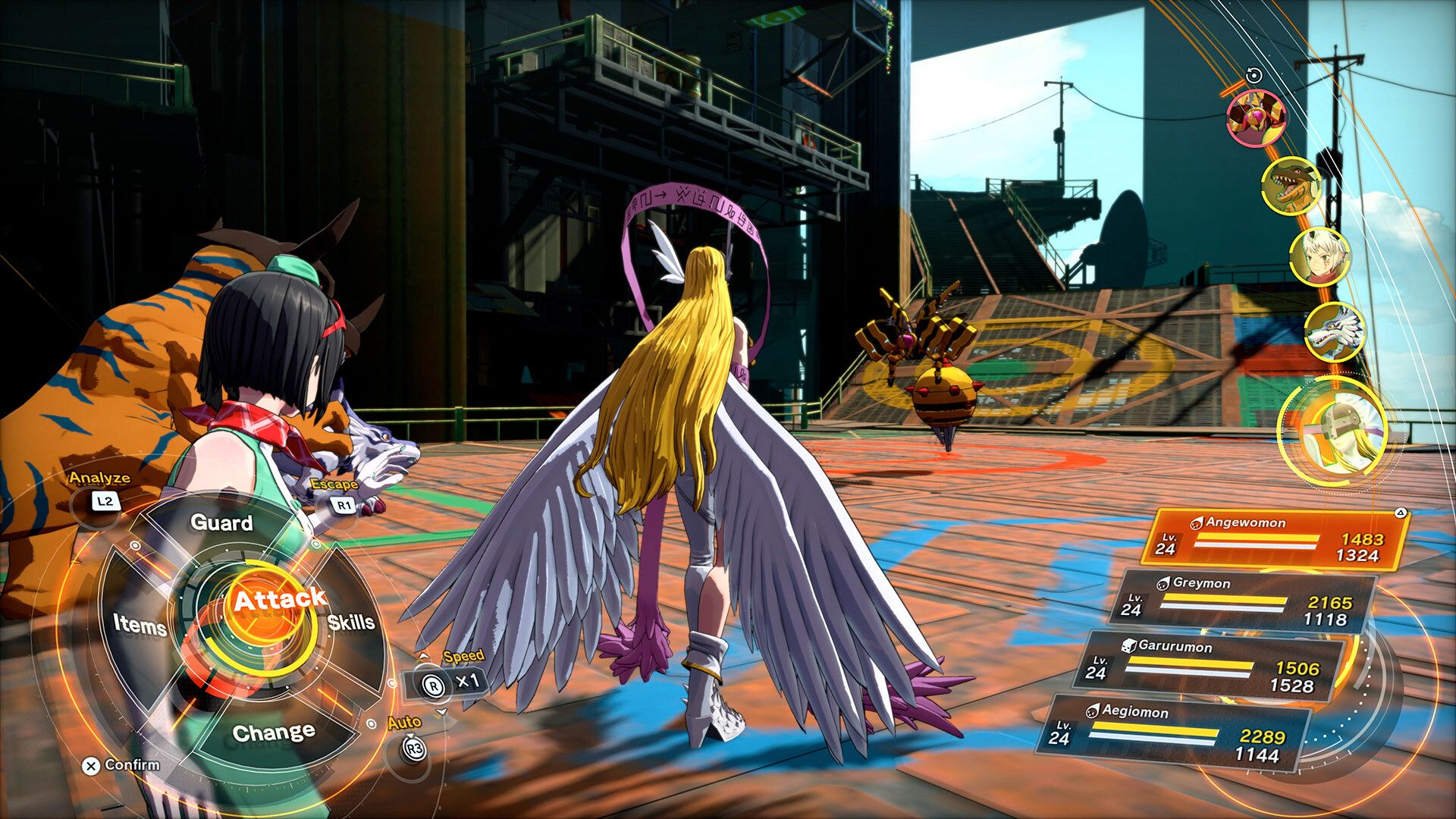Click the circular arrow icon above turn order
Image resolution: width=1456 pixels, height=819 pixels.
tap(1253, 74)
